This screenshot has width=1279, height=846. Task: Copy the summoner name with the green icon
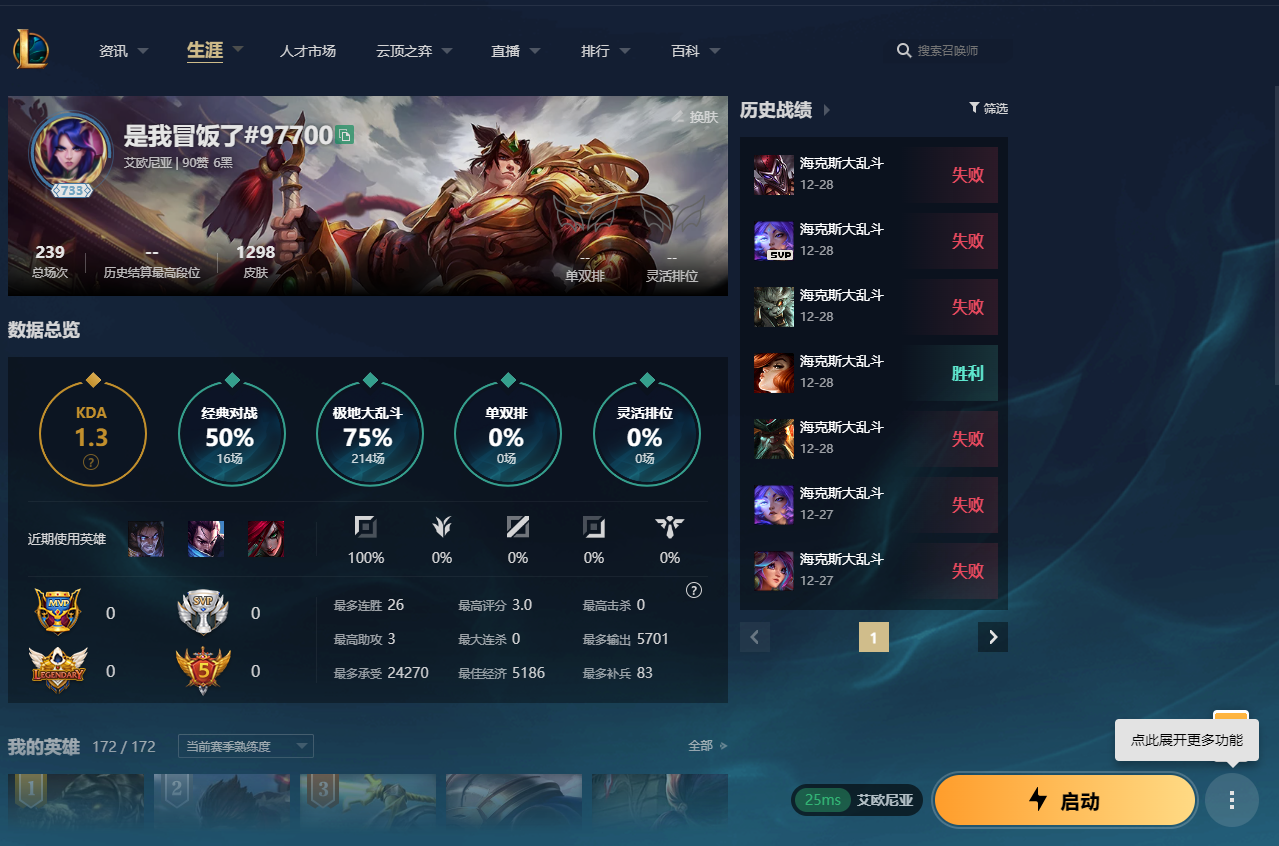(x=345, y=135)
